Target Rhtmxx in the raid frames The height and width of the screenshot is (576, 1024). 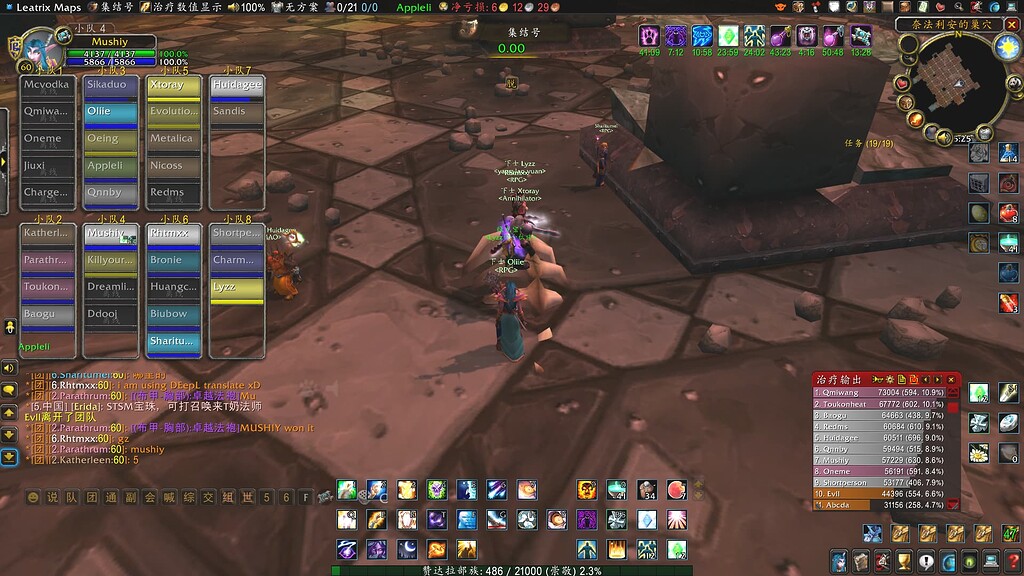click(173, 234)
